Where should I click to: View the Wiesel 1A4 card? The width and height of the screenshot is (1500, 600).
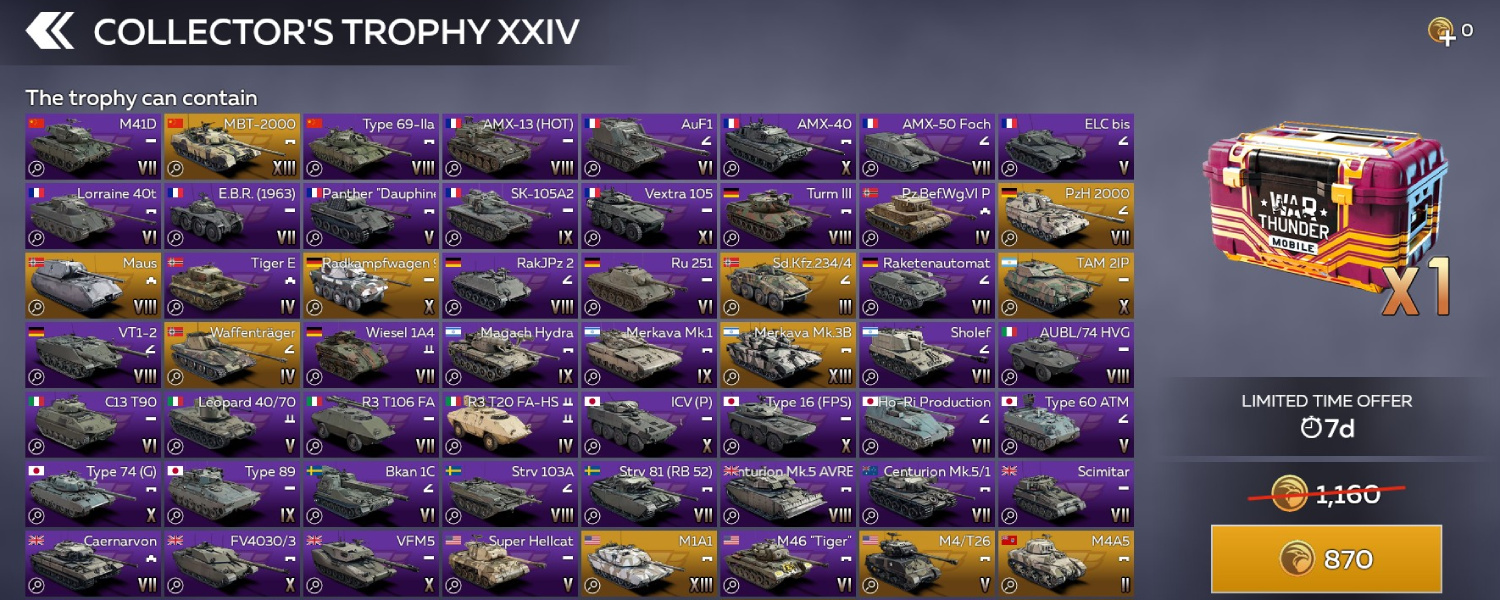[x=372, y=355]
